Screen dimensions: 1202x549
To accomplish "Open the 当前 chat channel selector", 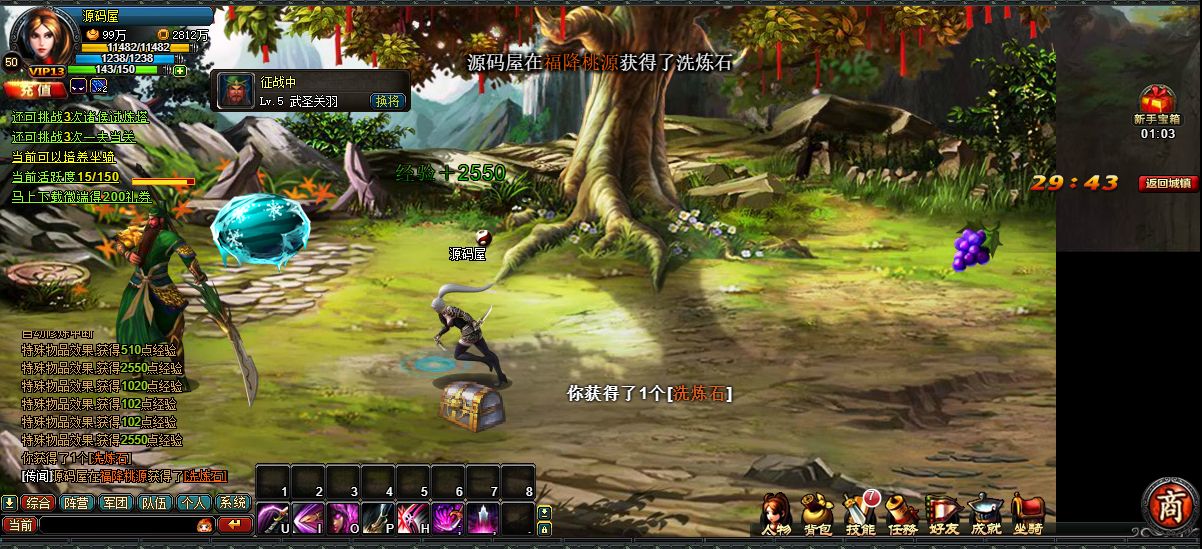I will (20, 525).
